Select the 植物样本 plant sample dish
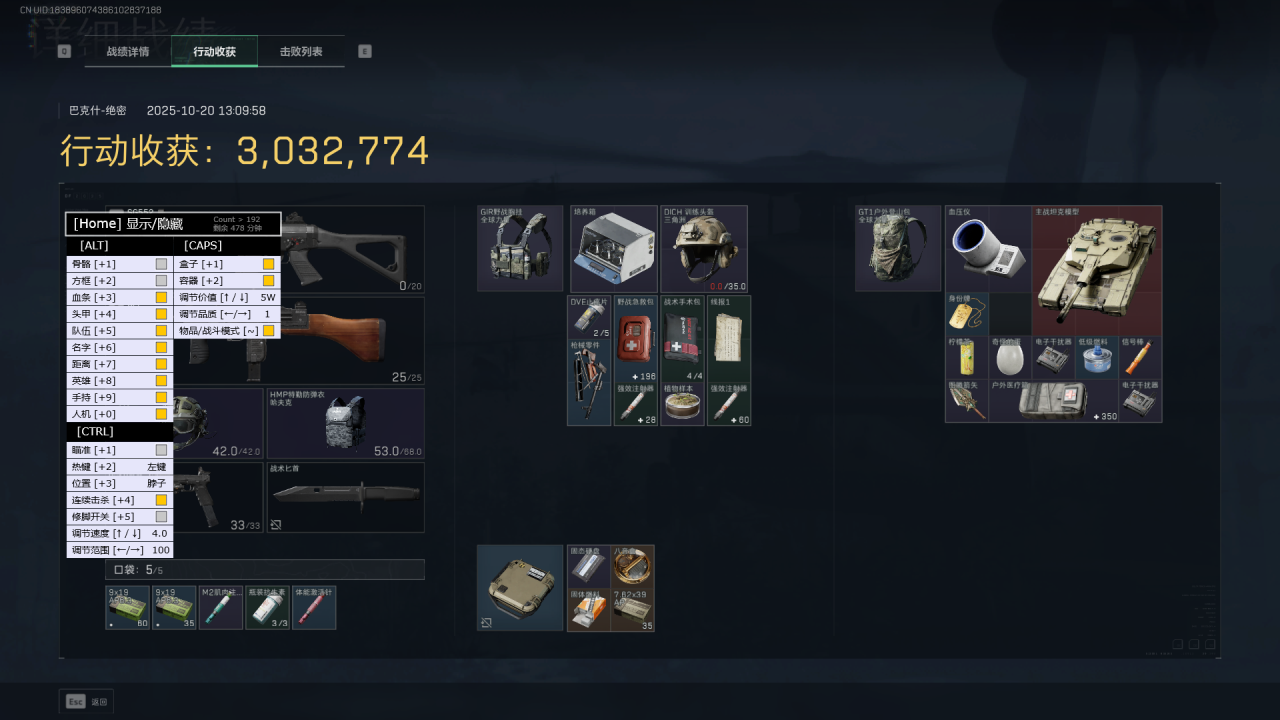1280x720 pixels. click(x=682, y=405)
